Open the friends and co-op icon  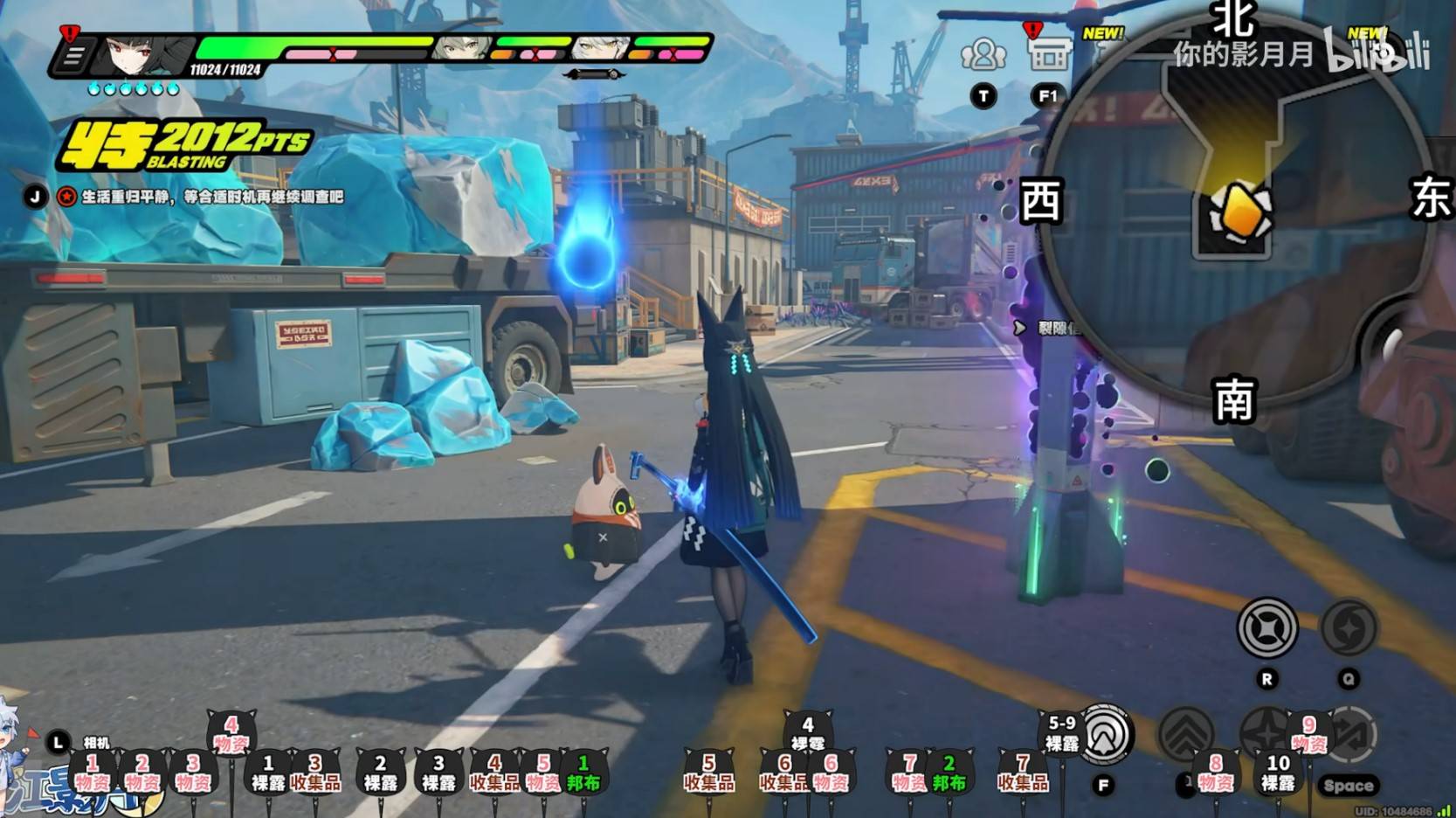[983, 55]
